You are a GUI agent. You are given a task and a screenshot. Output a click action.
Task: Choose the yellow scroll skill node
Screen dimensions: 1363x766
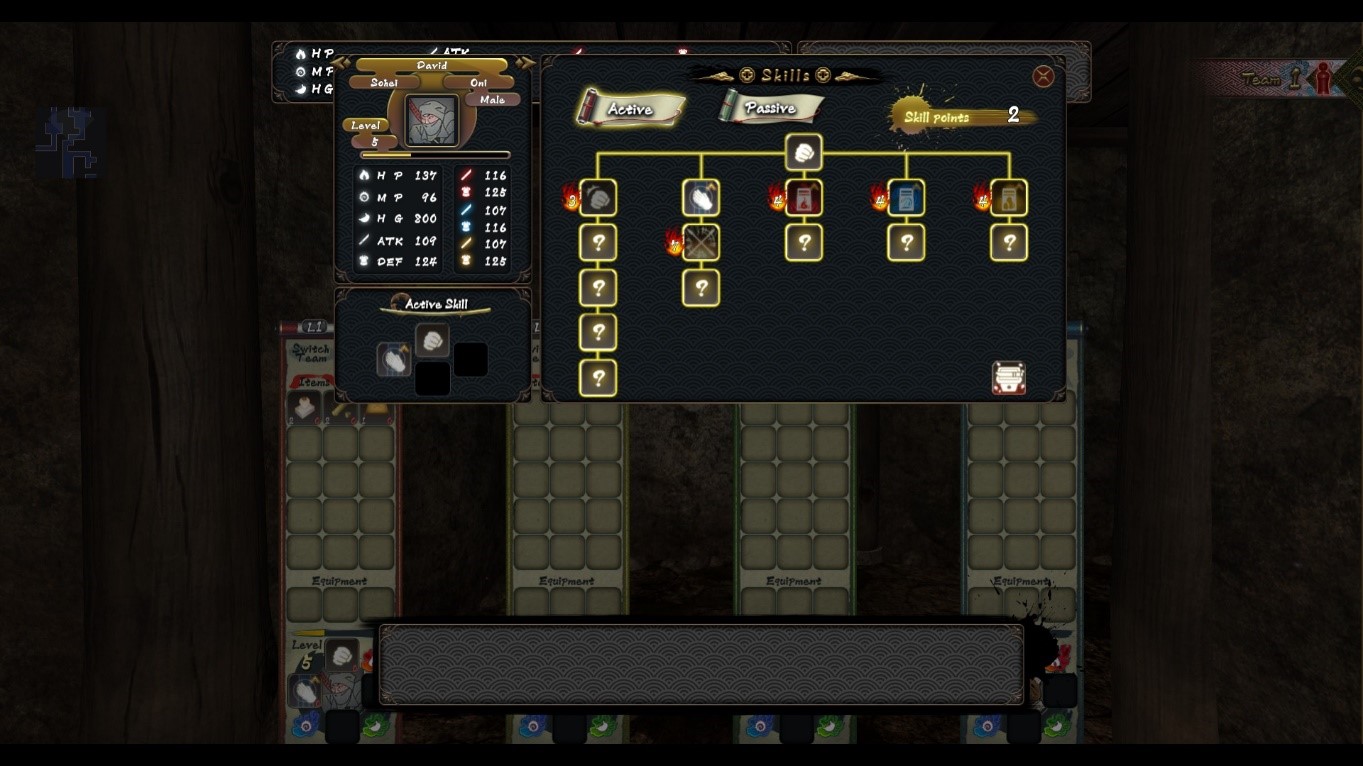[x=1009, y=198]
